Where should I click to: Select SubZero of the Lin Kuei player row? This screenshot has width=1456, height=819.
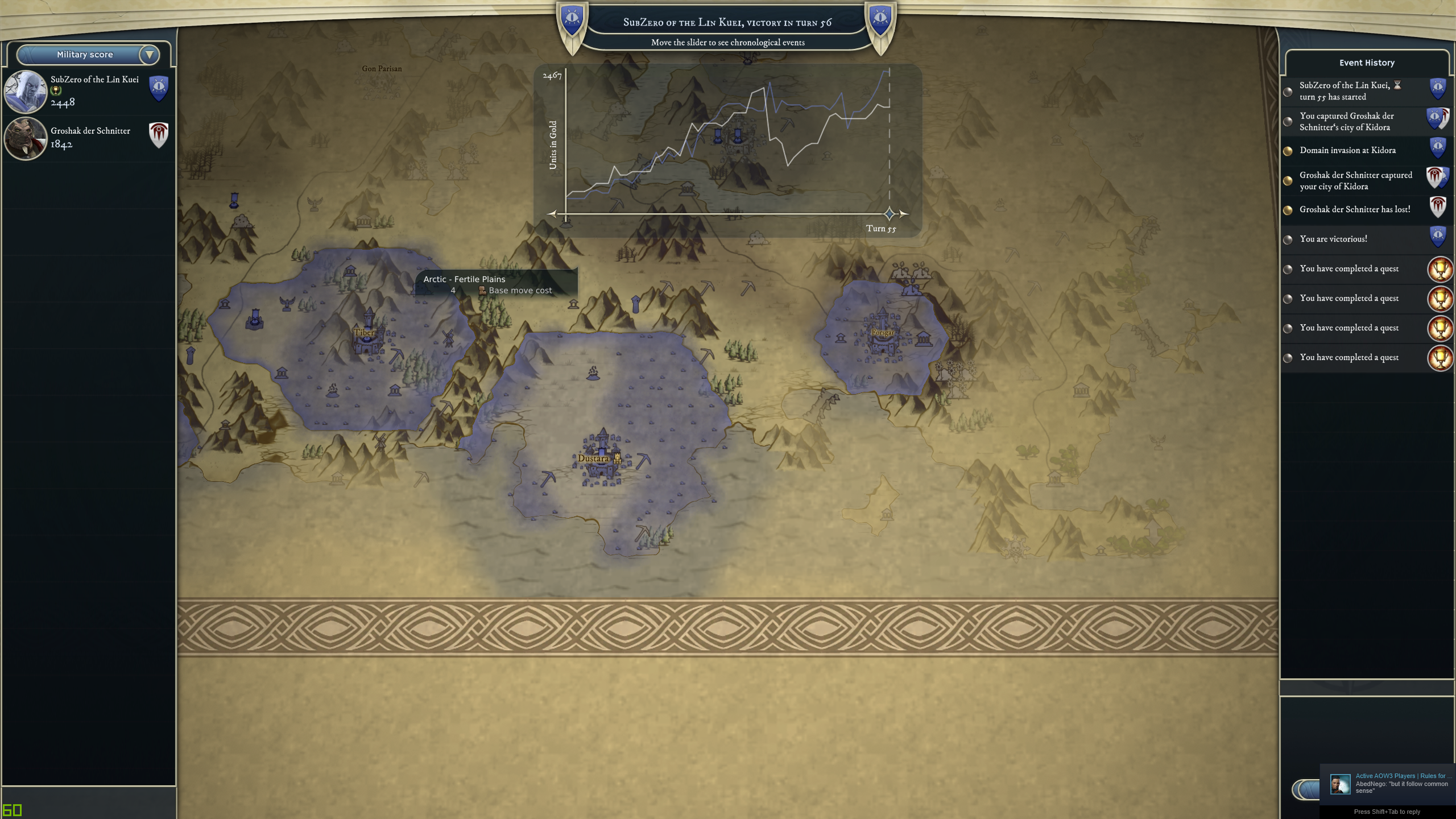pos(88,91)
